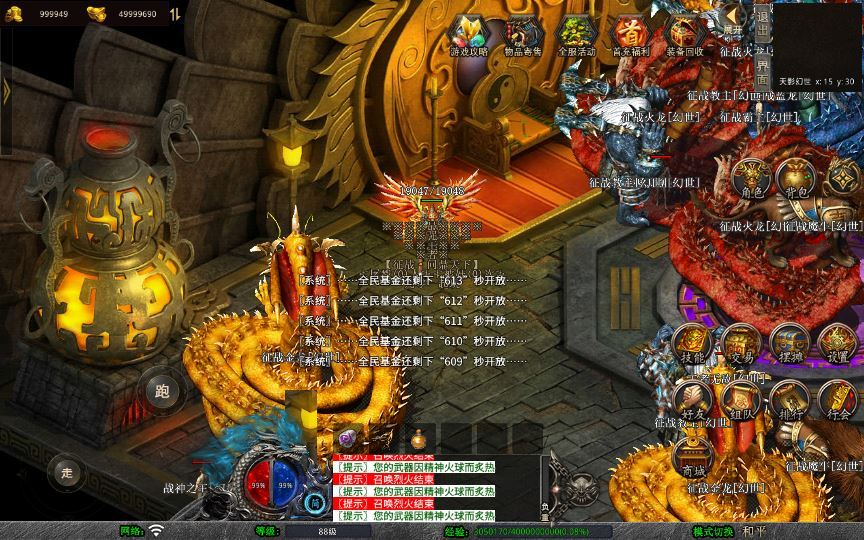The image size is (864, 540).
Task: Open the 角色 character panel
Action: pos(750,178)
